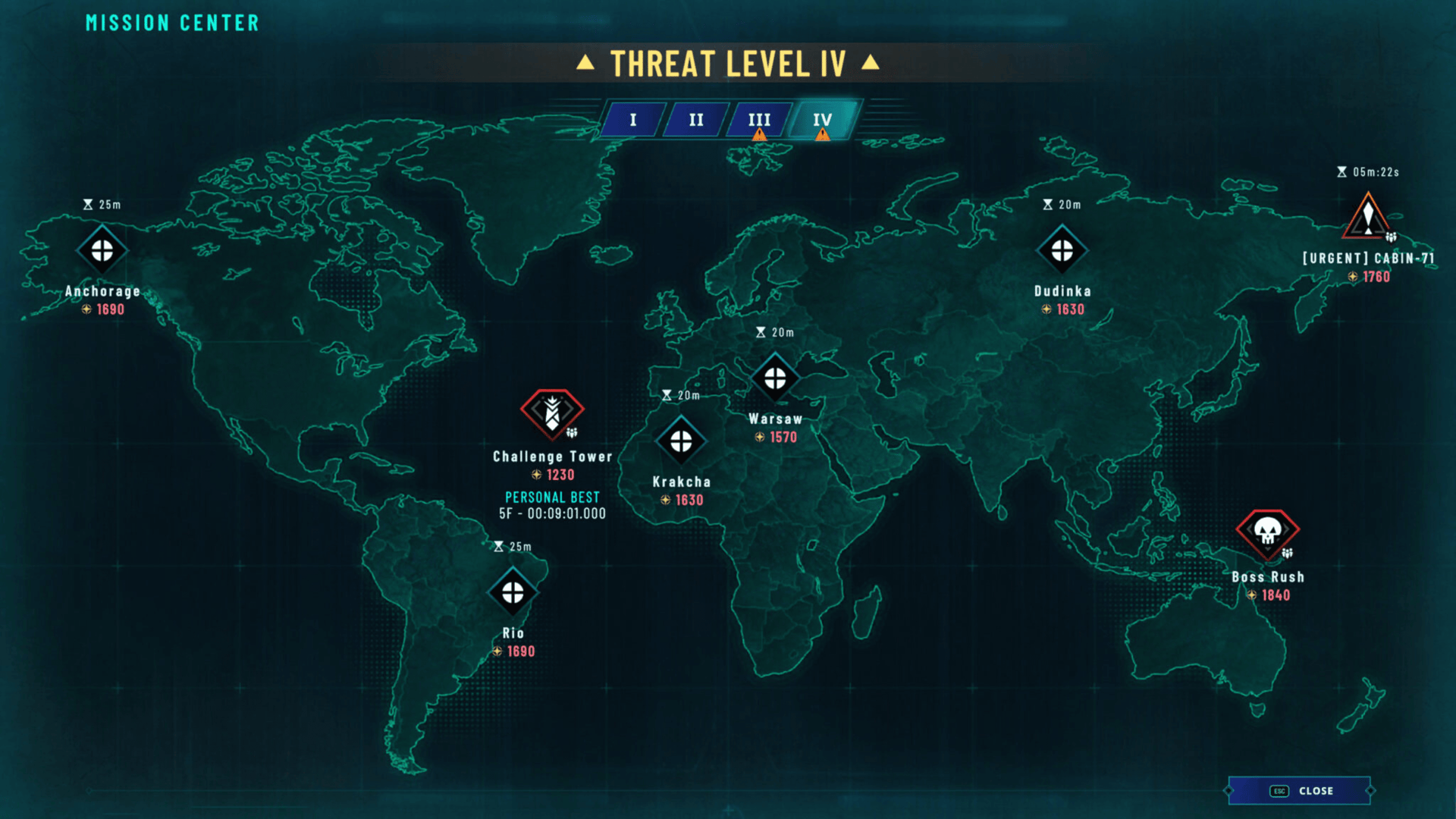Choose the Challenge Tower mission icon

[x=552, y=413]
